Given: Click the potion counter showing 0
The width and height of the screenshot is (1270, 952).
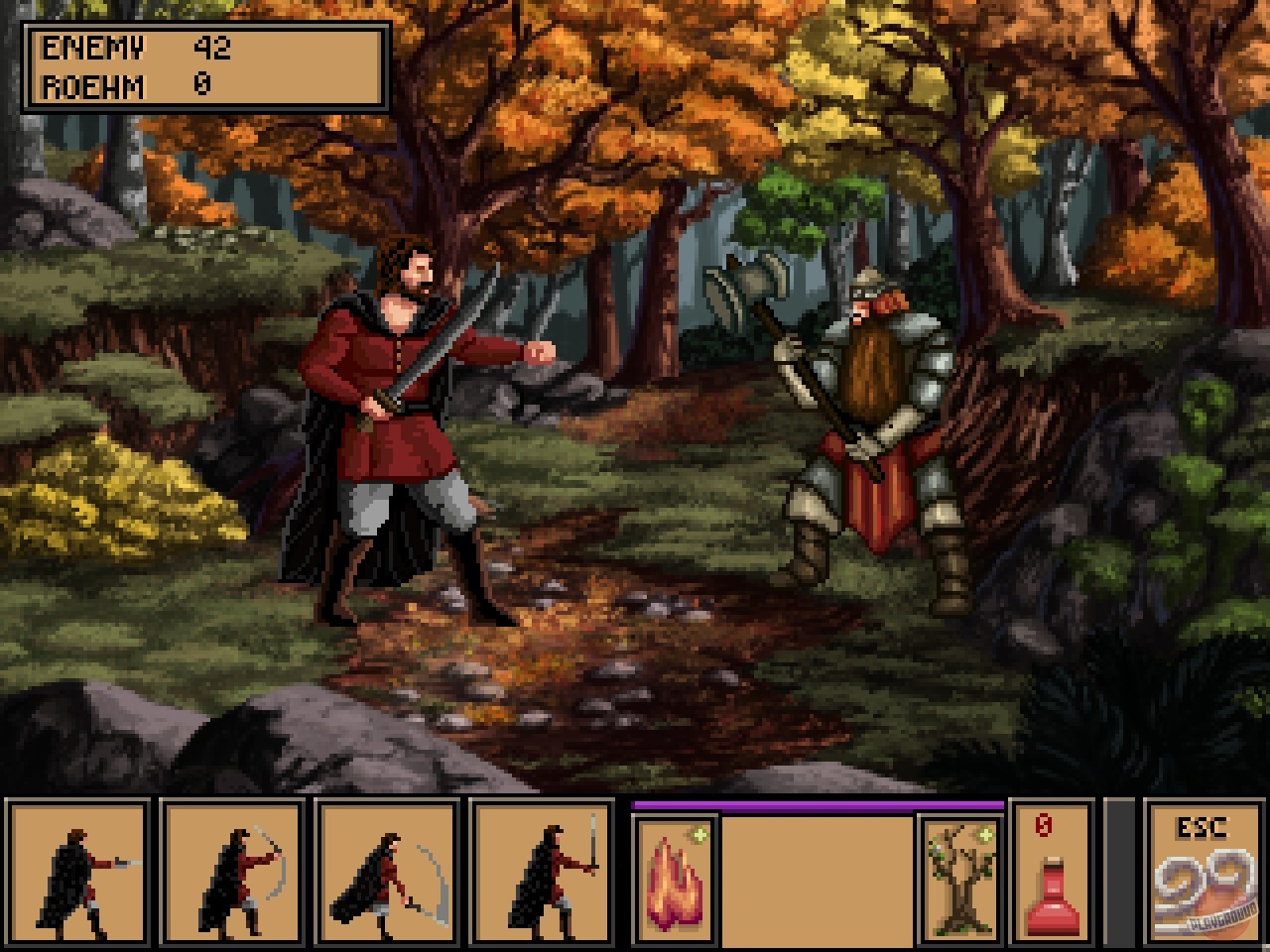Looking at the screenshot, I should coord(1044,823).
